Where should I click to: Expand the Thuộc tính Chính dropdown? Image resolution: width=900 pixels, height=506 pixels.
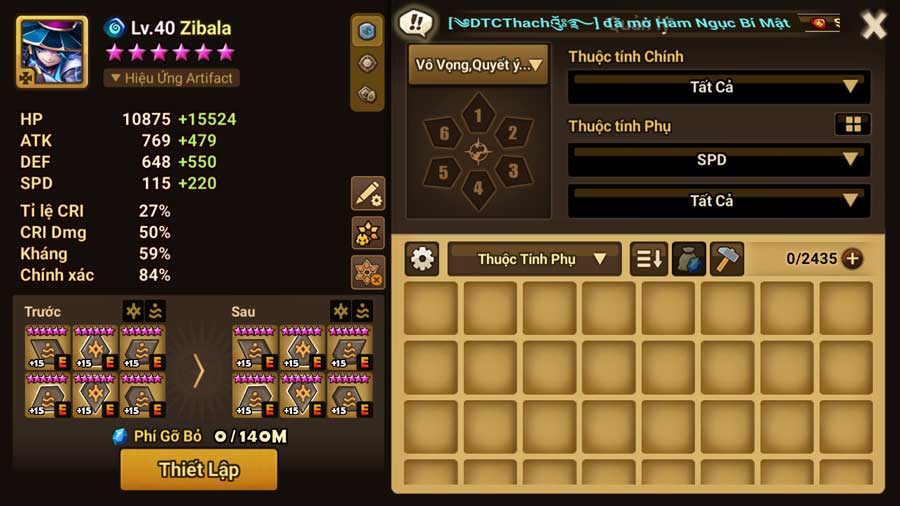(718, 87)
